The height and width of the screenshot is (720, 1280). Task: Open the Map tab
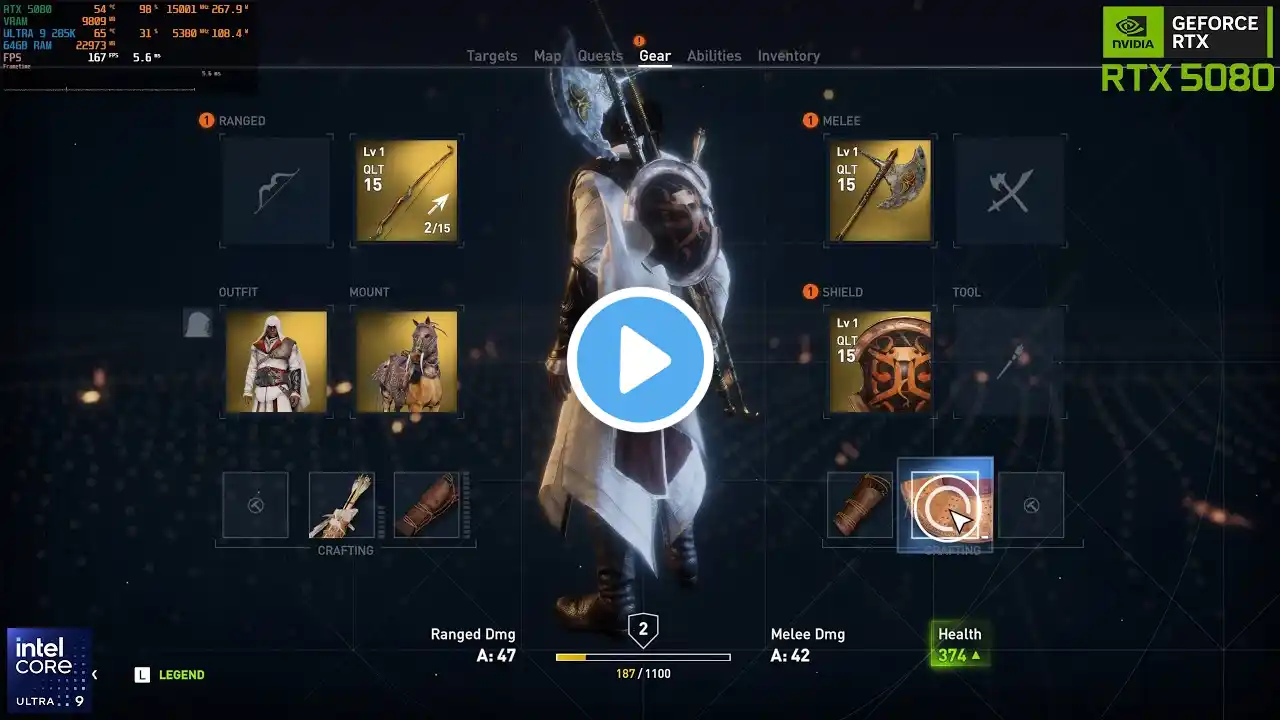click(x=547, y=56)
